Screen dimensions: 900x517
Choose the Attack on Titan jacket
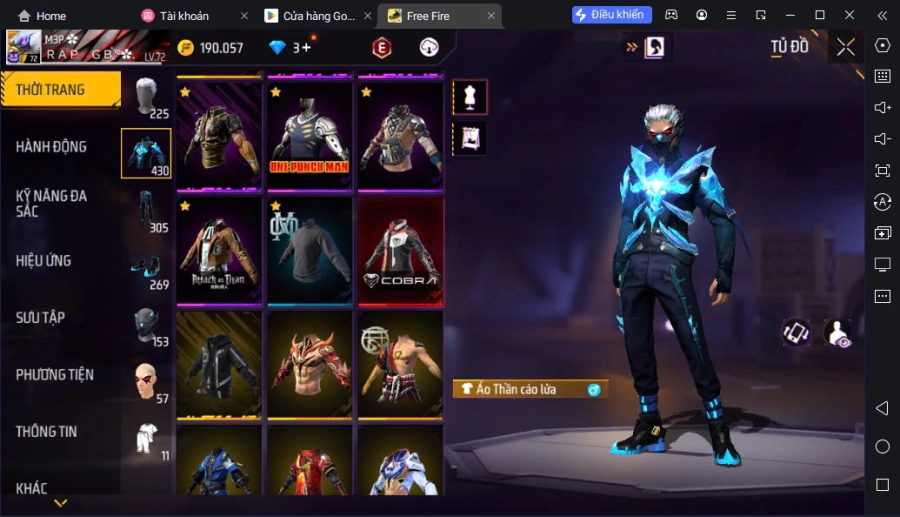[219, 249]
